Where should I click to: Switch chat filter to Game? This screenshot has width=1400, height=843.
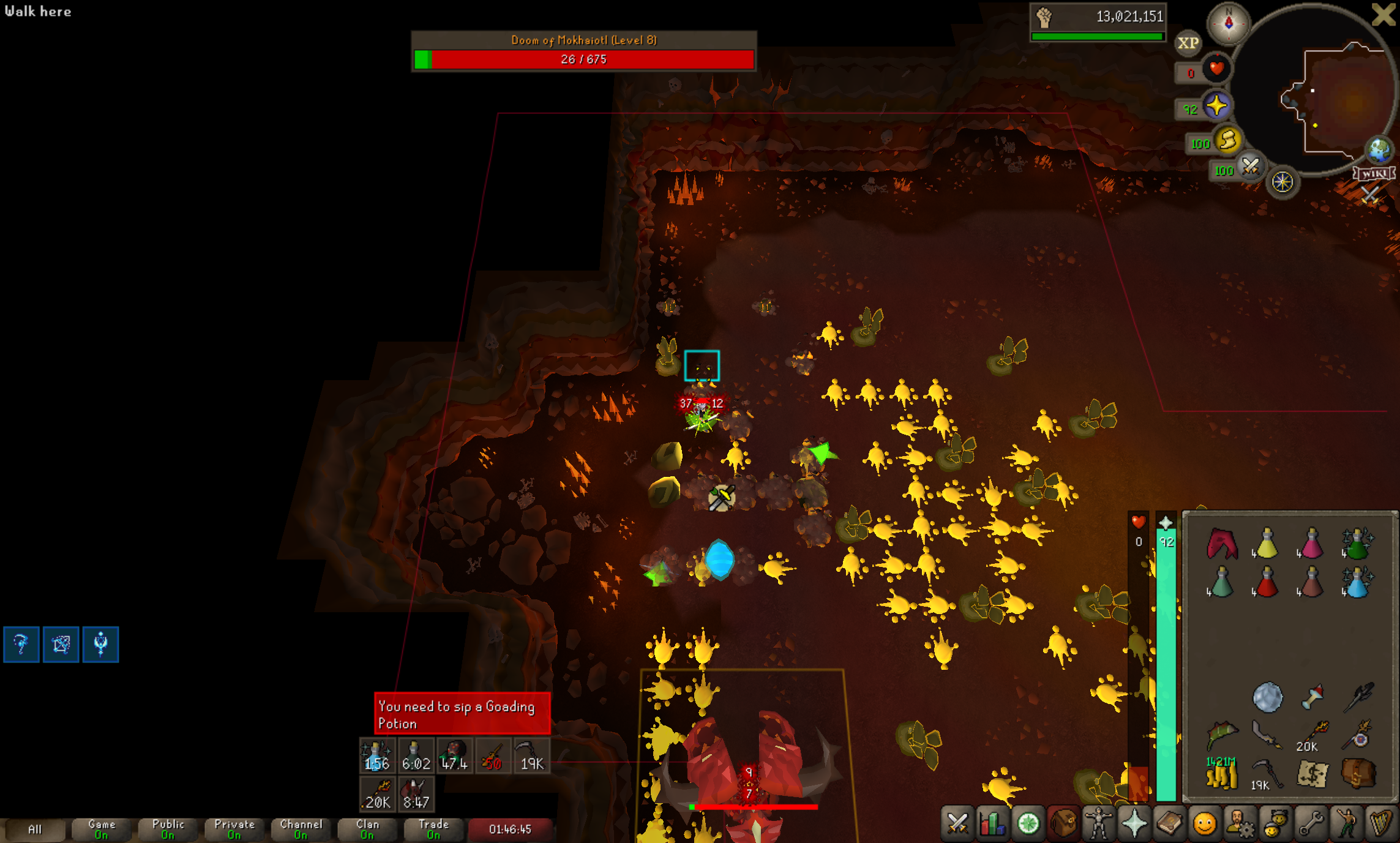(x=101, y=830)
